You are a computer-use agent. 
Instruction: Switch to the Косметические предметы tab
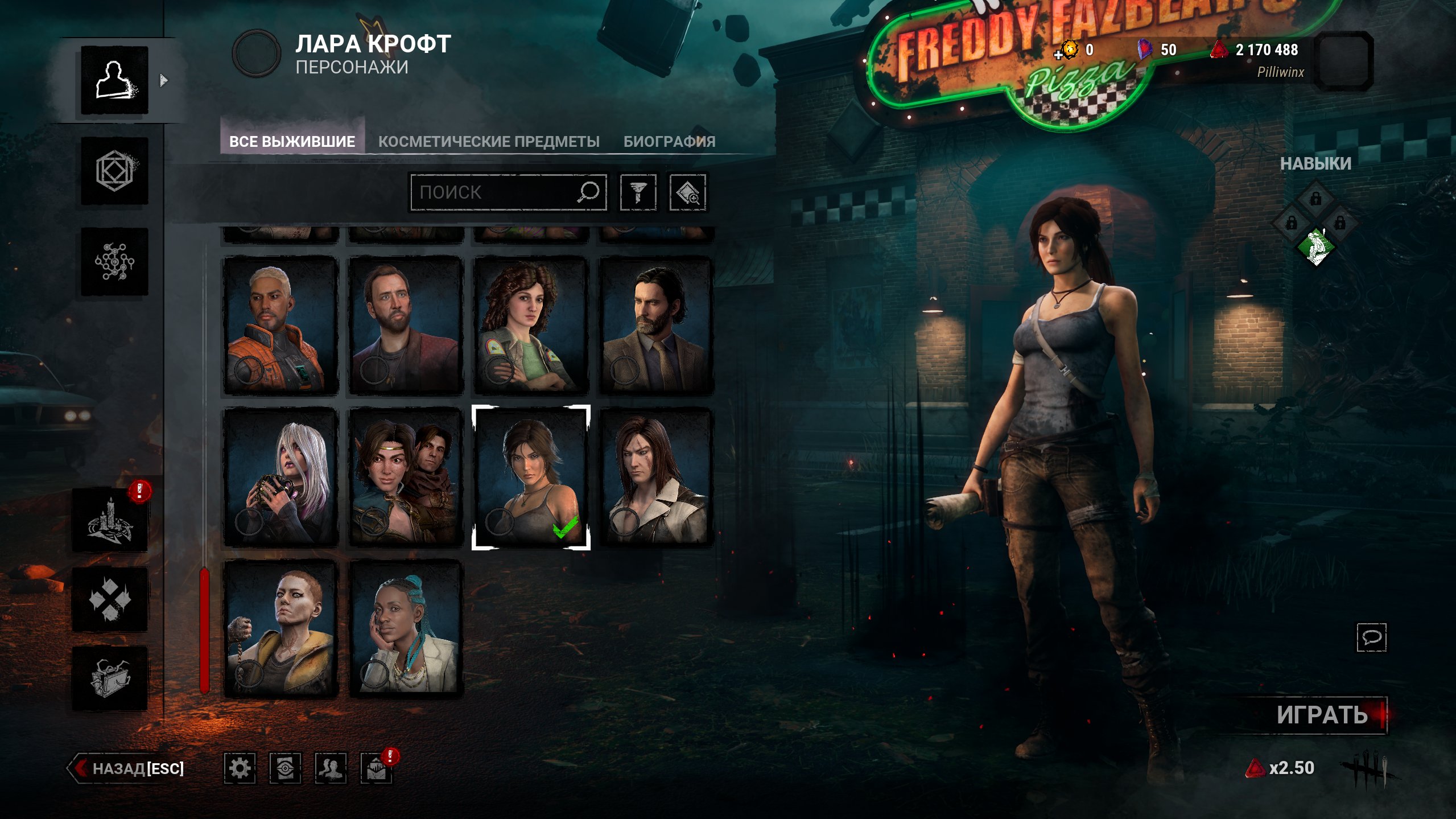(x=489, y=142)
